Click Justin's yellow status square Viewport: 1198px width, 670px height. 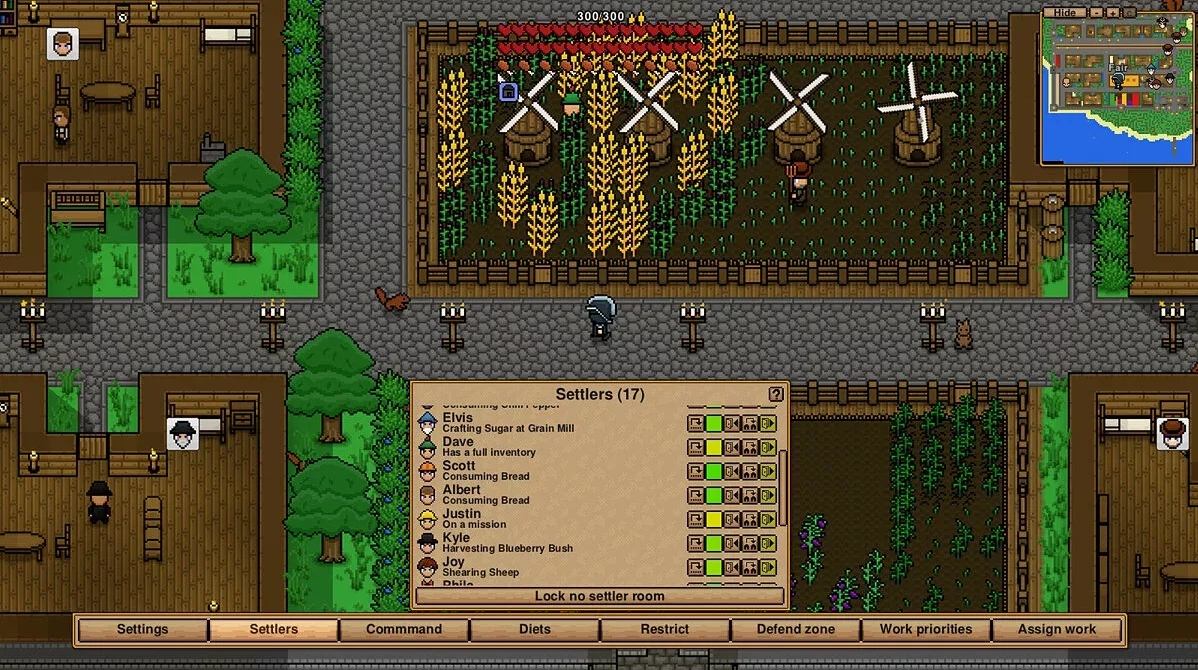pyautogui.click(x=714, y=520)
